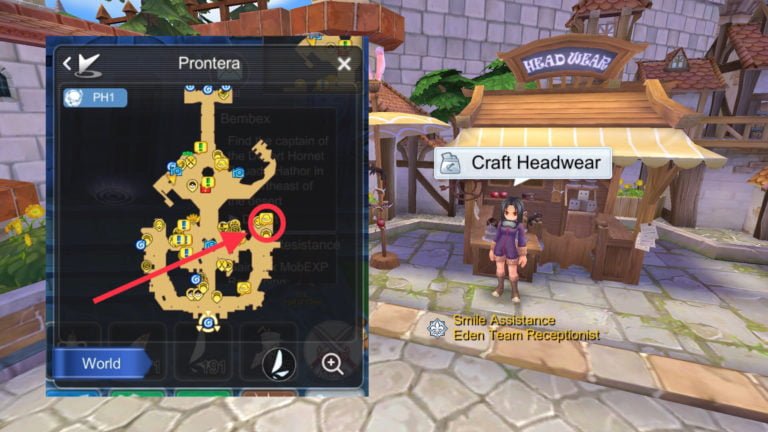
Task: Open the World map
Action: [x=101, y=364]
